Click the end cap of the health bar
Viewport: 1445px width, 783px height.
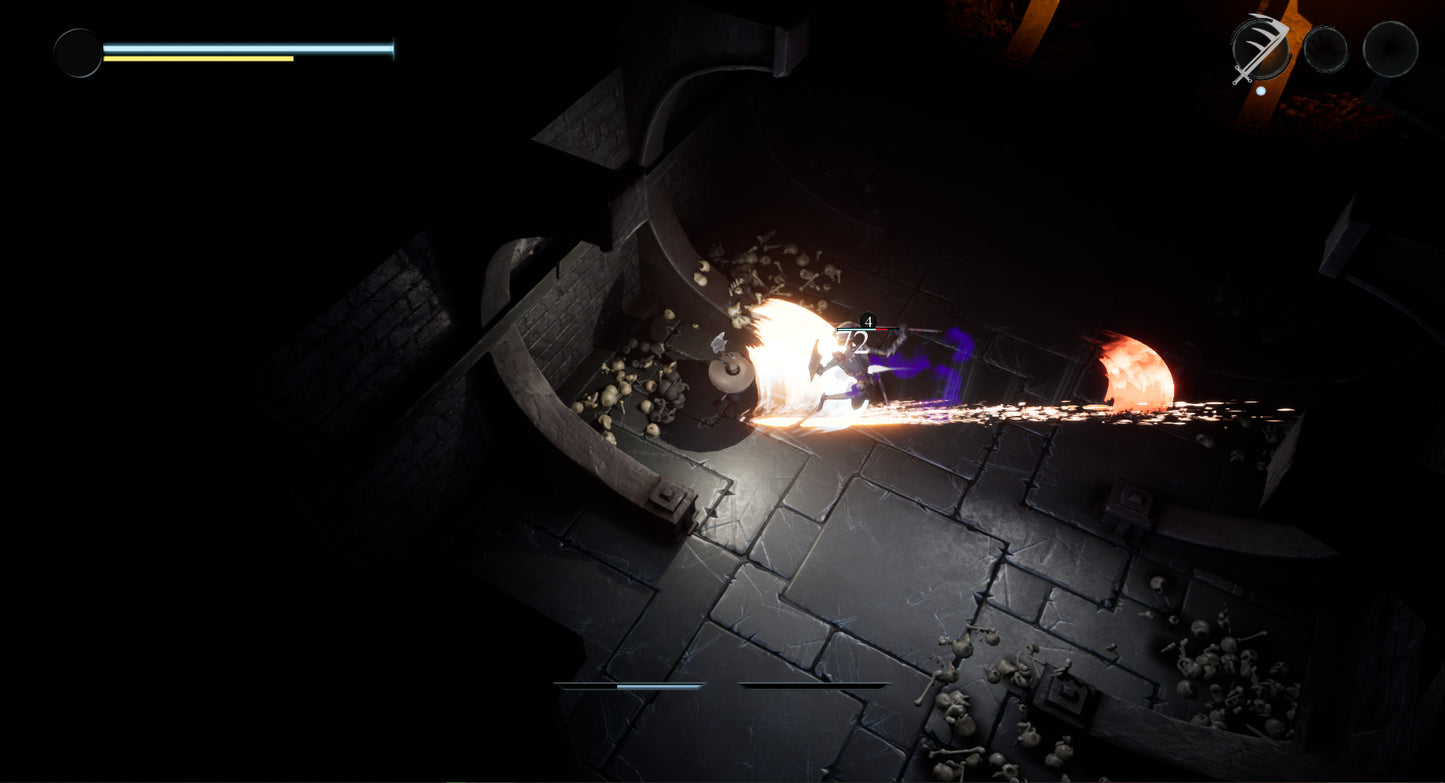click(392, 46)
